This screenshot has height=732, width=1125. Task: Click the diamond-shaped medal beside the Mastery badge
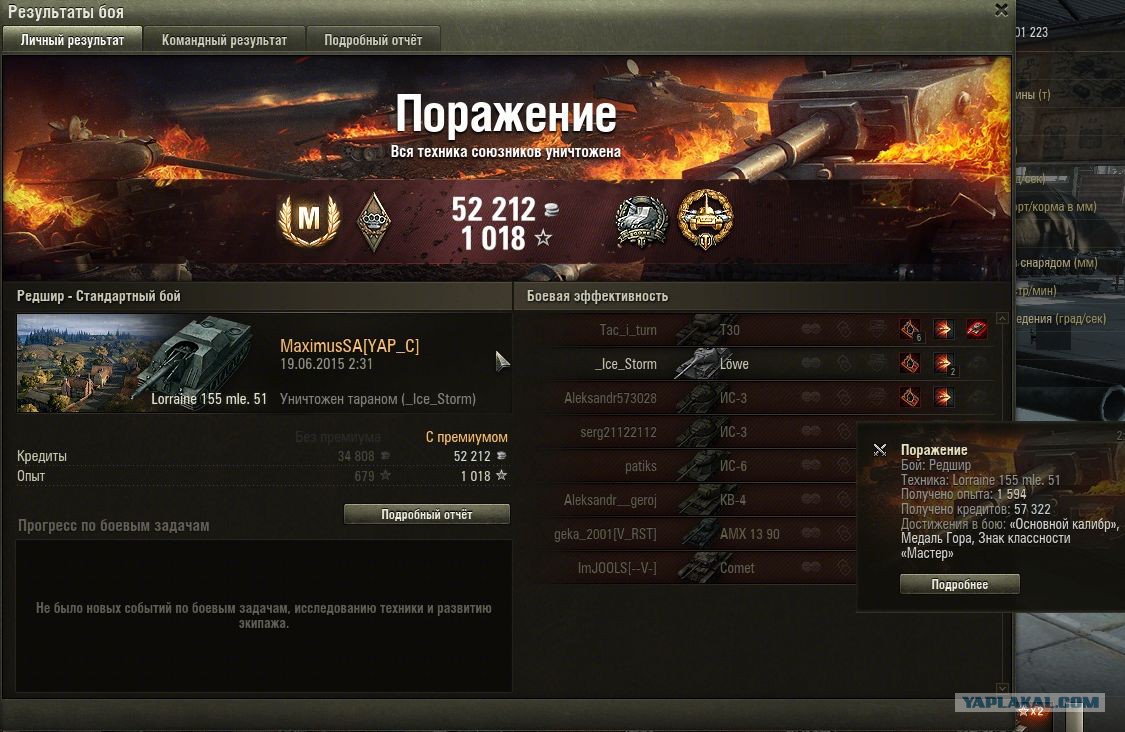[374, 220]
